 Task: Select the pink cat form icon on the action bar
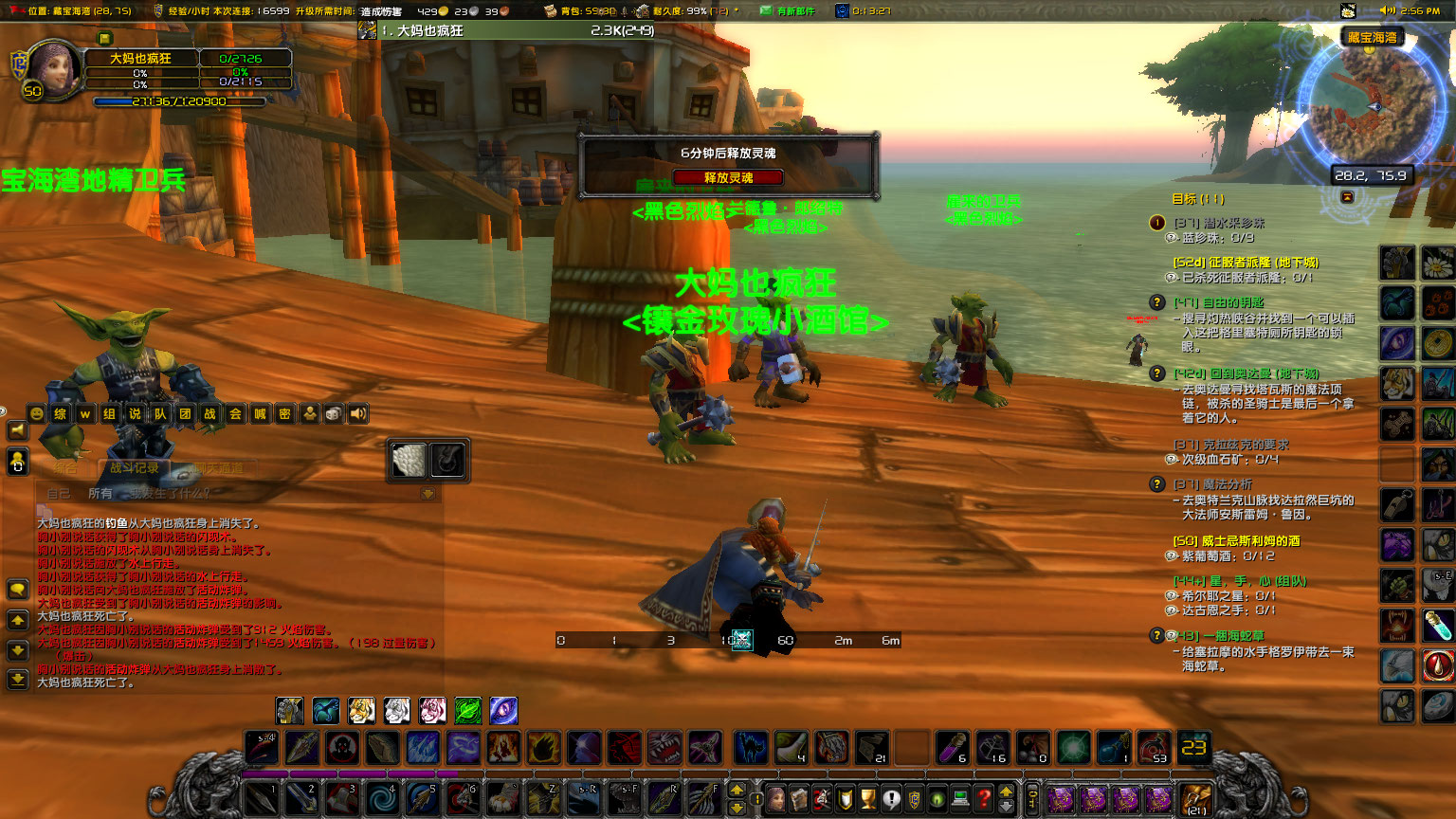[x=431, y=710]
